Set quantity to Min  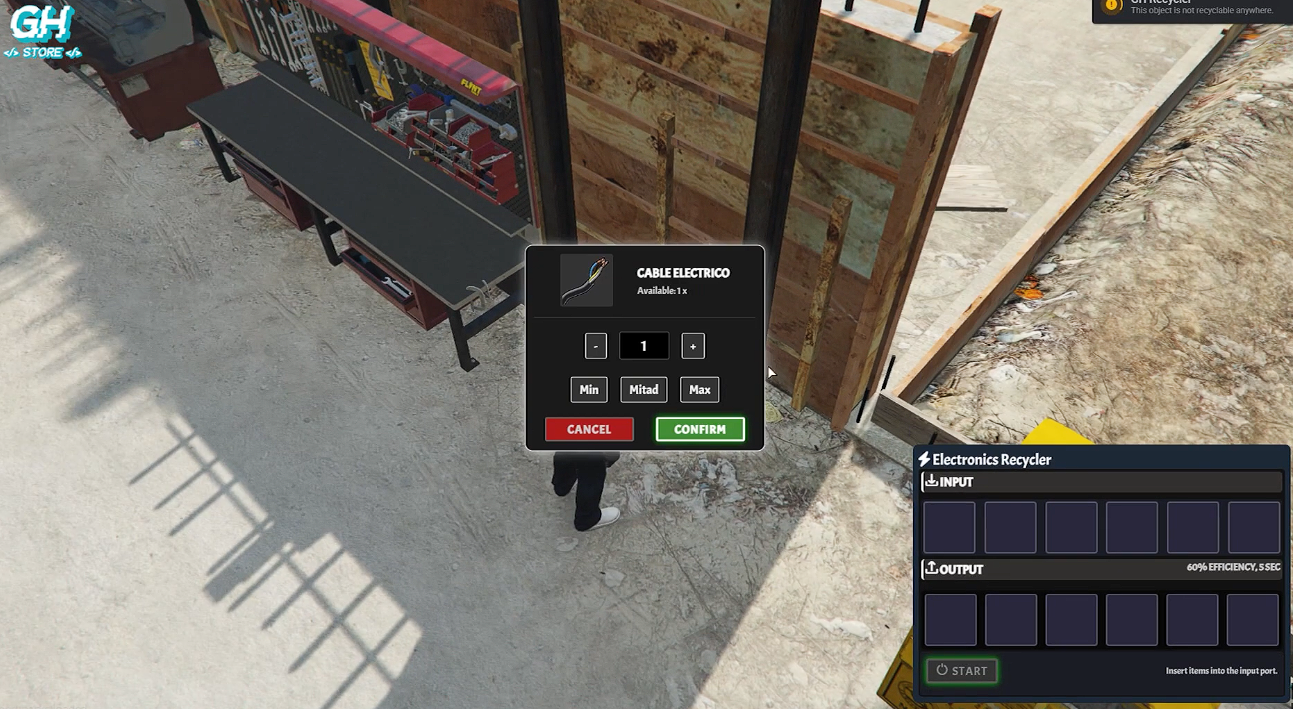coord(589,389)
